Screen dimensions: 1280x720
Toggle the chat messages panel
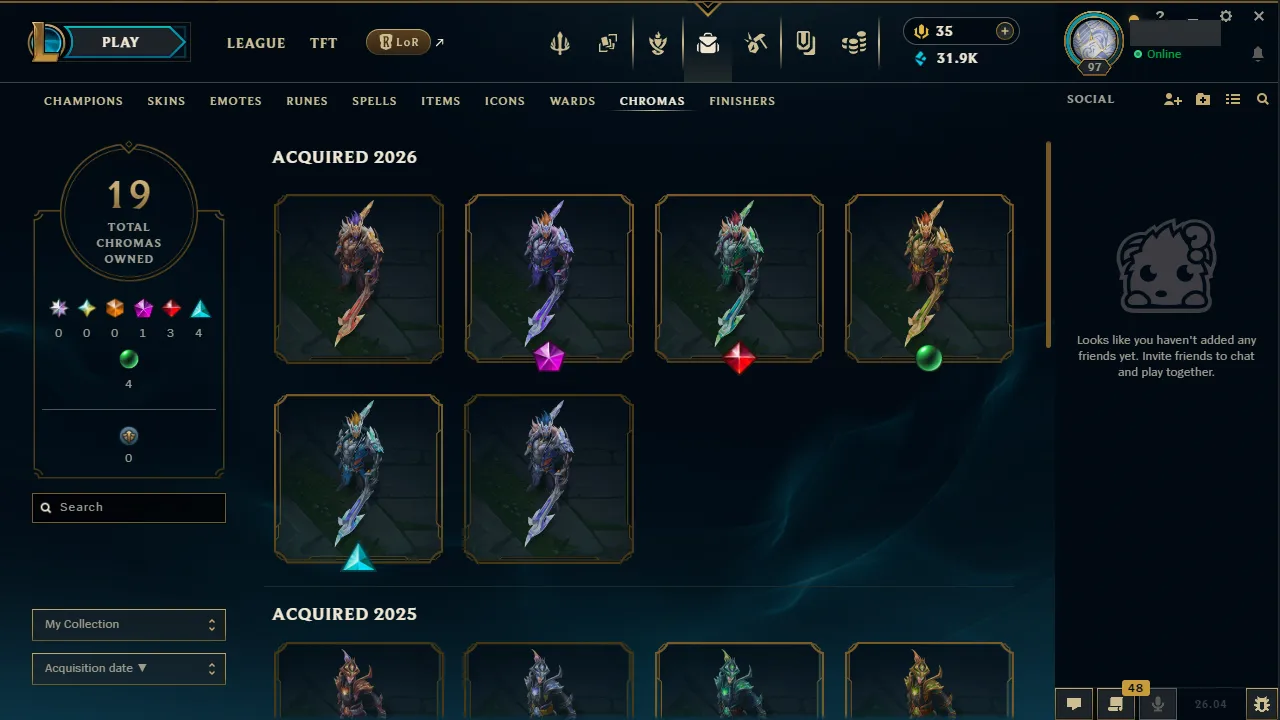click(1073, 704)
